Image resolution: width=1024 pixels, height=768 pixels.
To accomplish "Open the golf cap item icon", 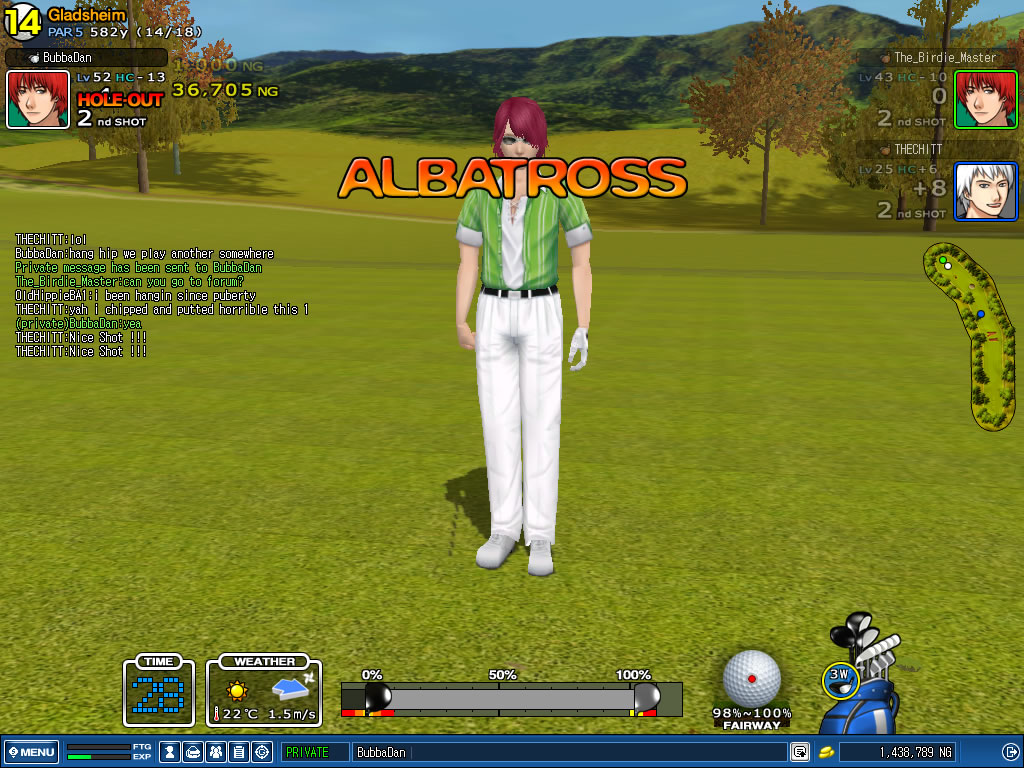I will (194, 752).
